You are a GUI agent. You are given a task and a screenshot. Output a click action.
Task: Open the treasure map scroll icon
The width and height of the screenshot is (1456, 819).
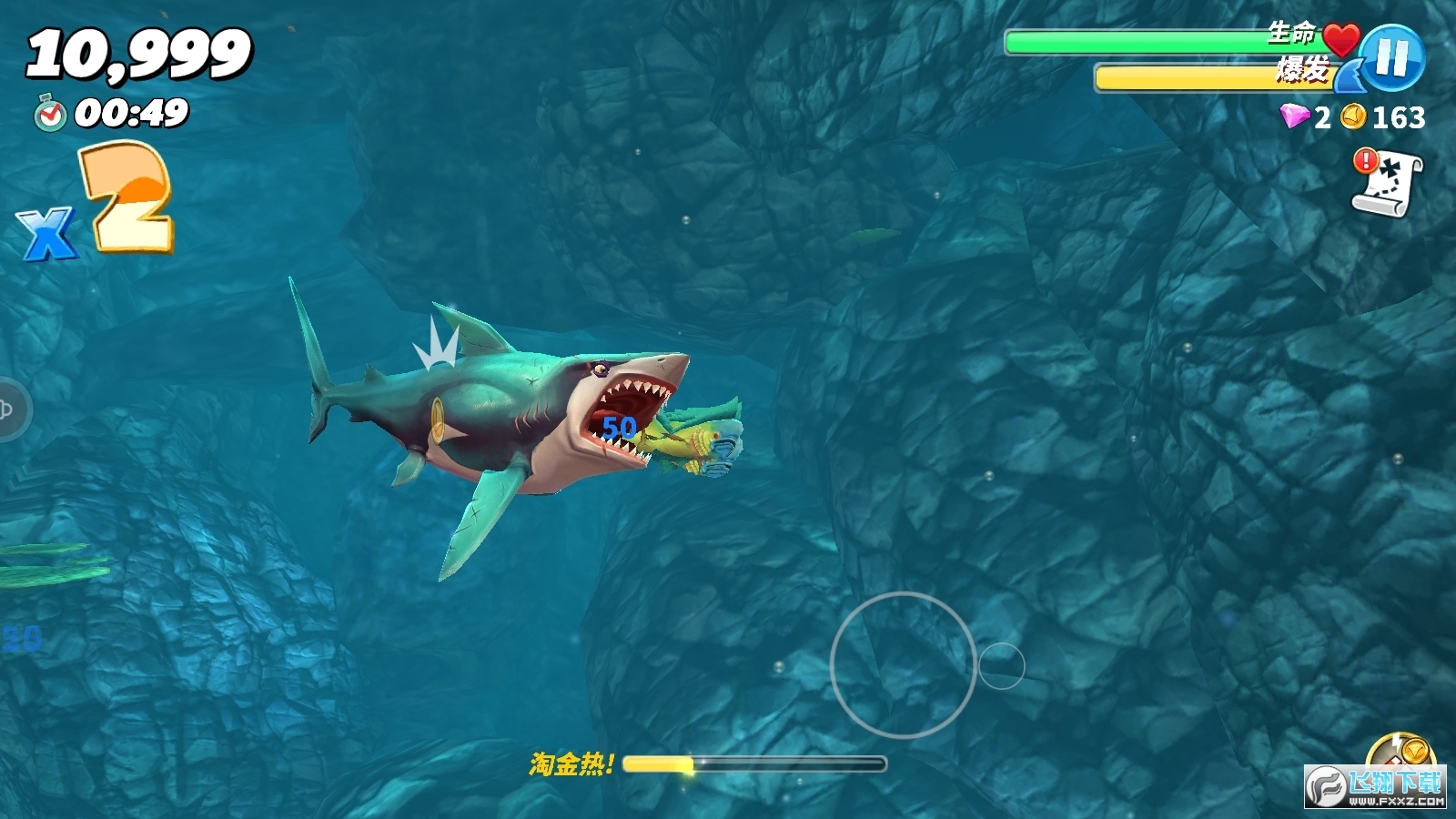1387,183
